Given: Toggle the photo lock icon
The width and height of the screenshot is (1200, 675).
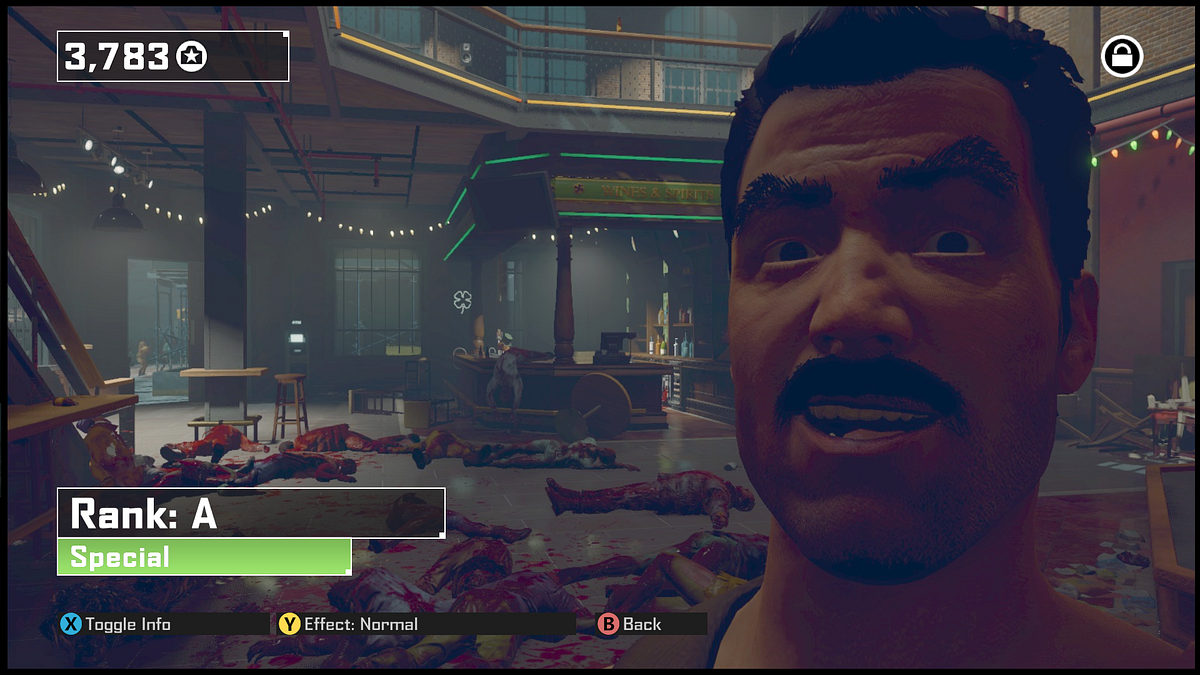Looking at the screenshot, I should pos(1122,57).
